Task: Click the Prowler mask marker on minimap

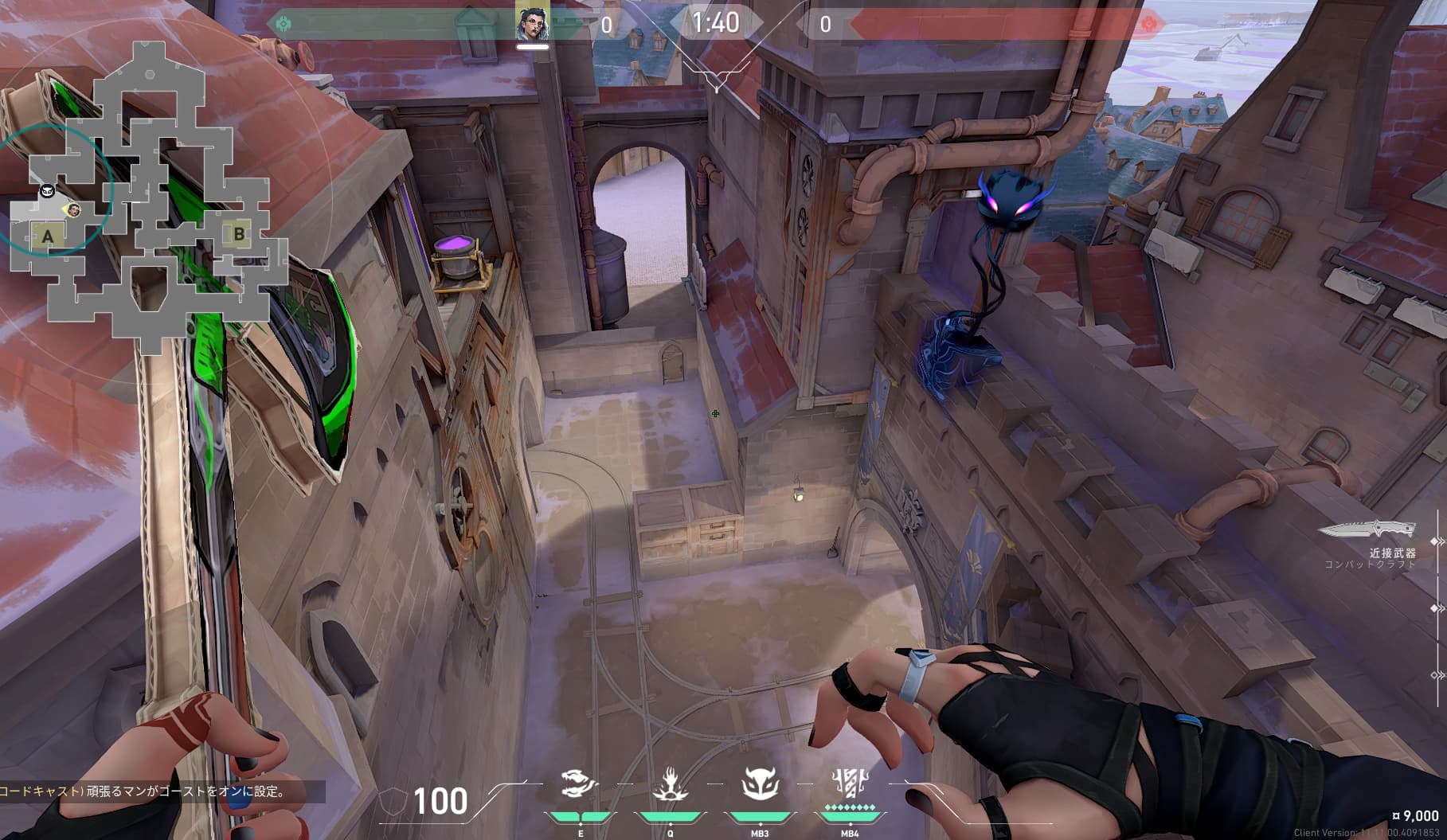Action: 47,191
